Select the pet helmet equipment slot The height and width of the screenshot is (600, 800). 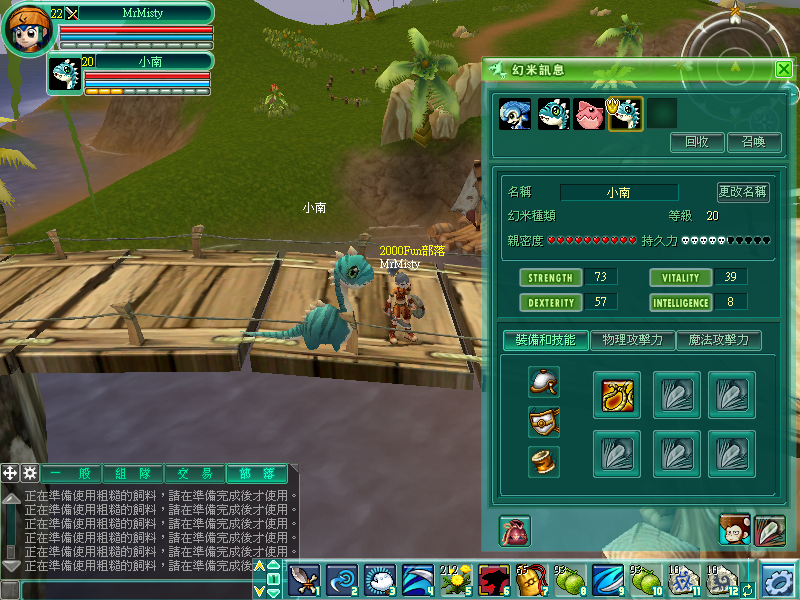pyautogui.click(x=544, y=381)
